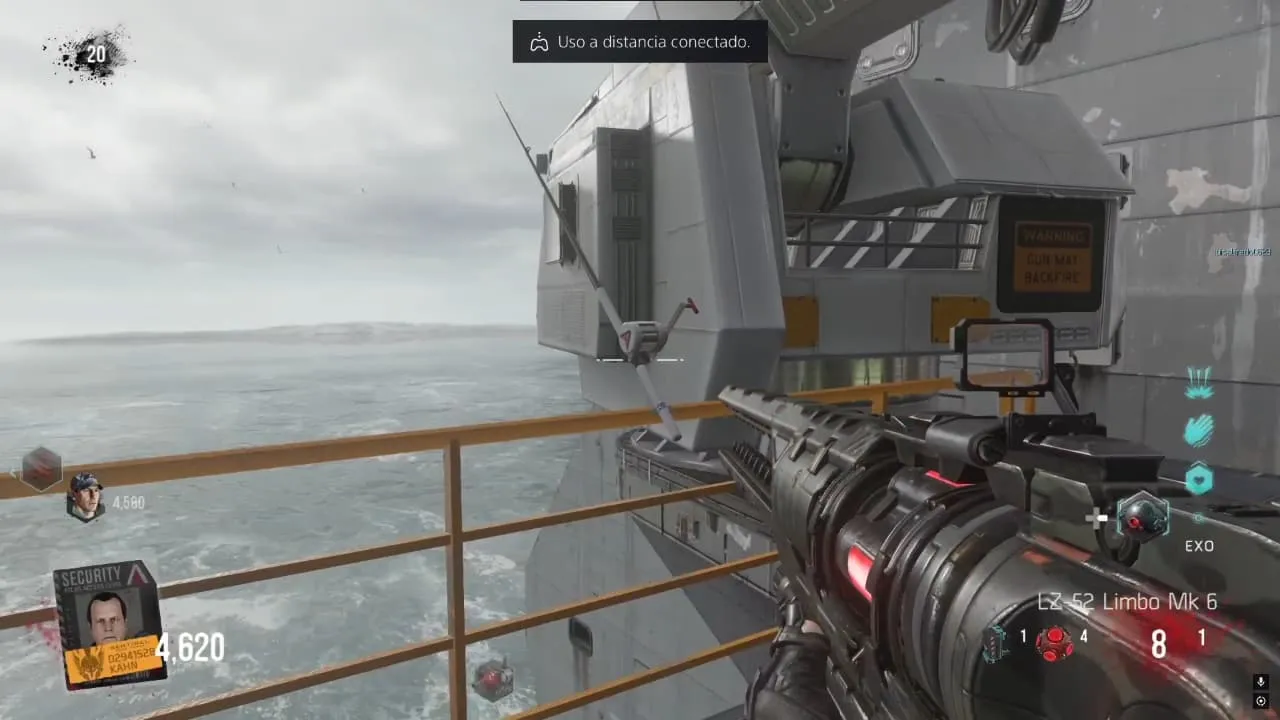Toggle the microphone icon
The width and height of the screenshot is (1280, 720).
[x=1260, y=682]
